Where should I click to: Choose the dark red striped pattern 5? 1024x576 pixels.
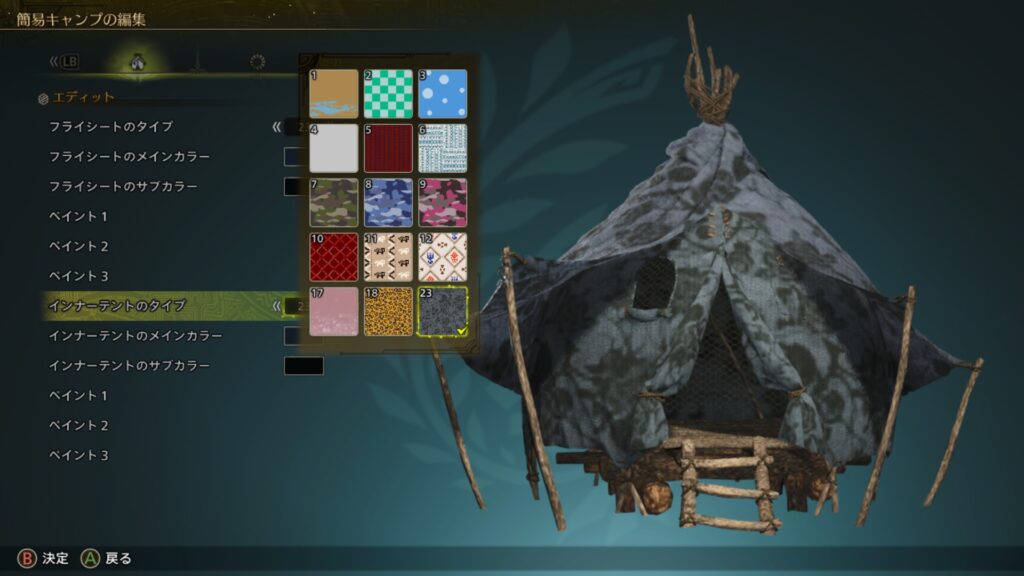point(388,149)
